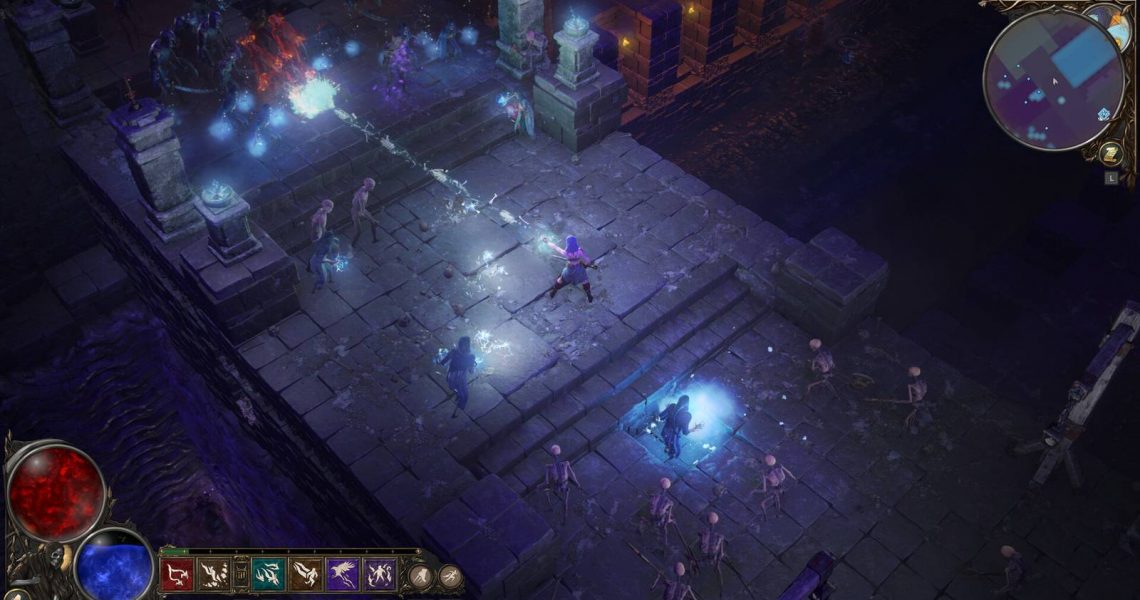
Task: Click the blue marker on the minimap
Action: (x=1104, y=114)
